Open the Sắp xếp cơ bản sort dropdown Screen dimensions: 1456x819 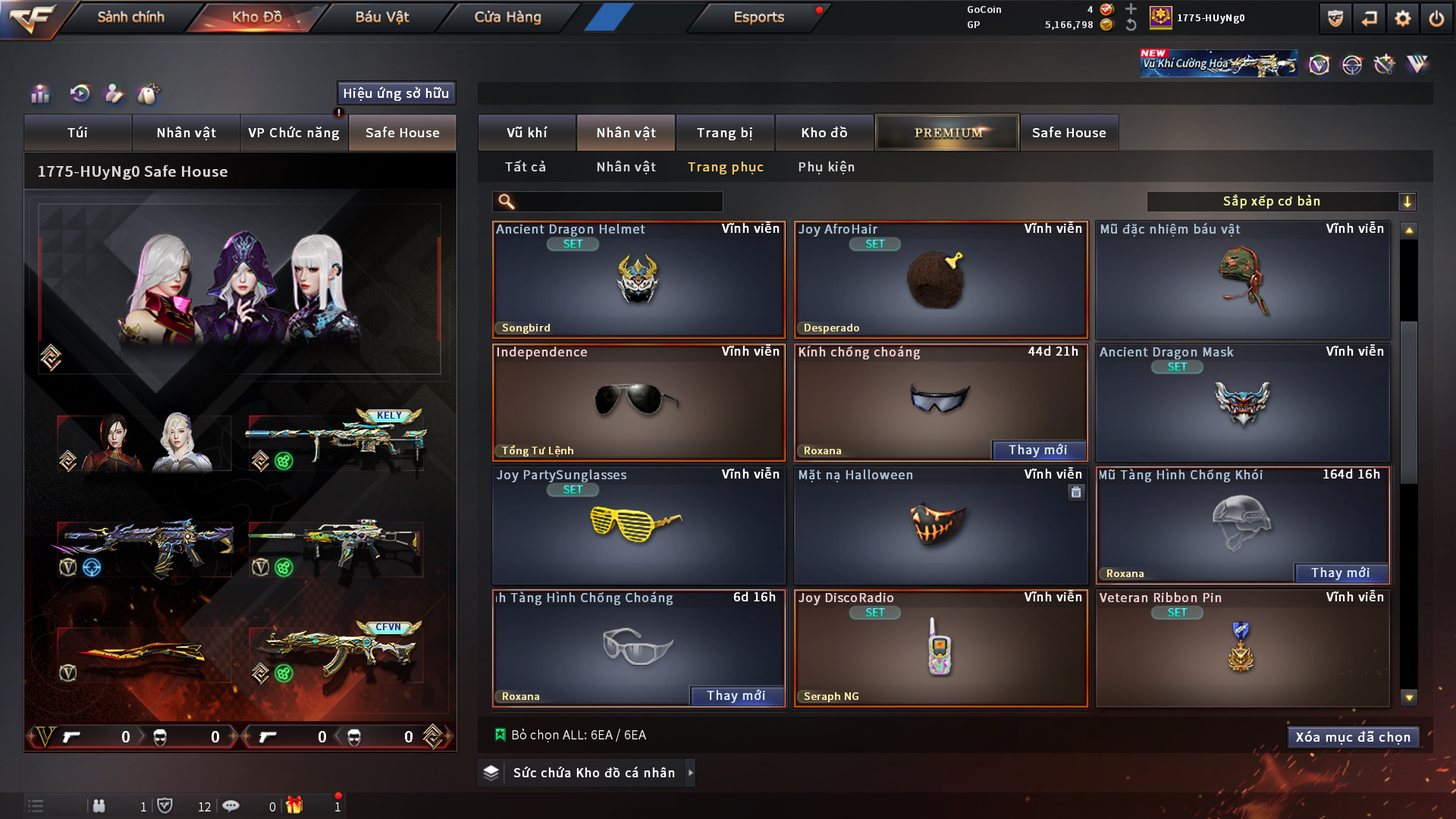coord(1281,202)
